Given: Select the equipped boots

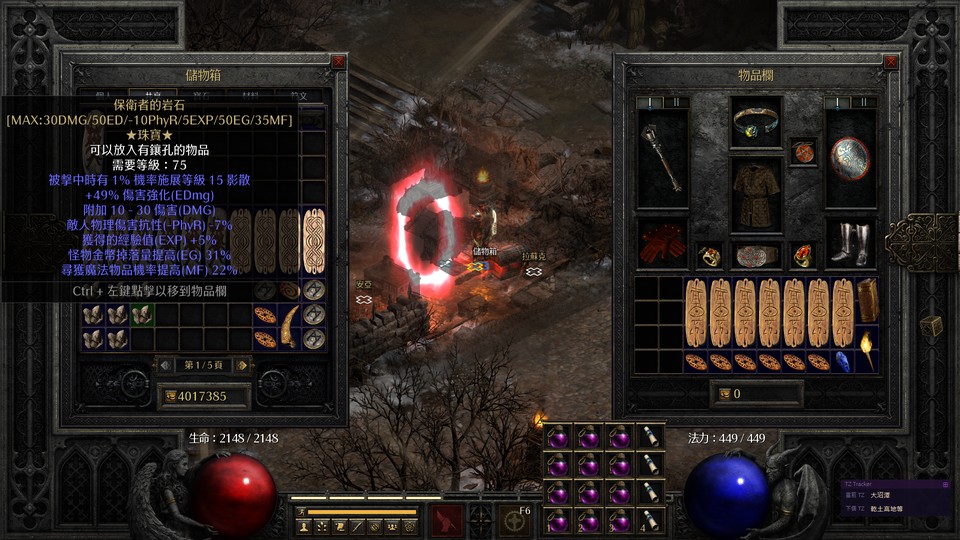Looking at the screenshot, I should pos(850,244).
